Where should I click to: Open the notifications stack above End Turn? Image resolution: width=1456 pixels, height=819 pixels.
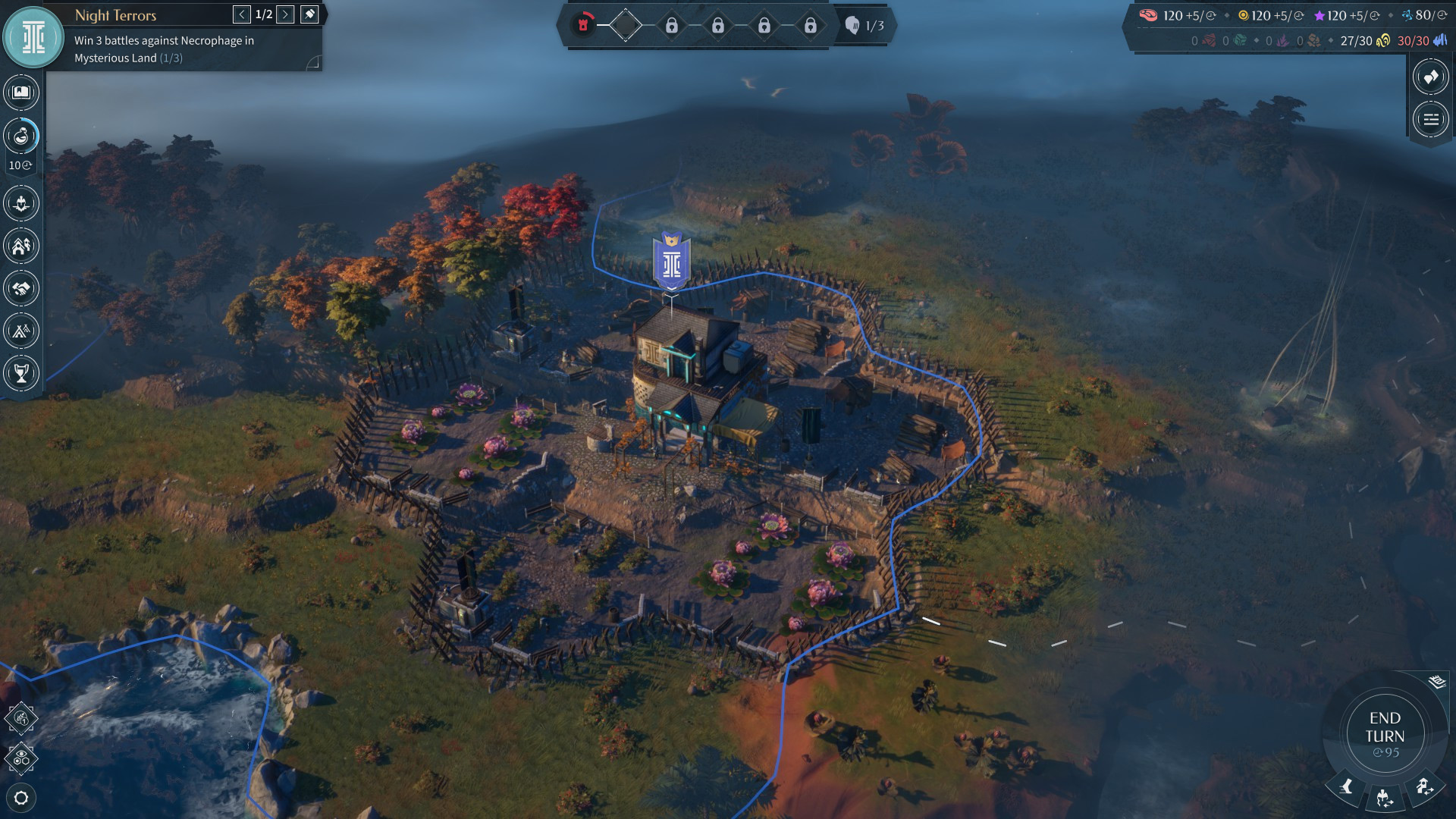1437,682
